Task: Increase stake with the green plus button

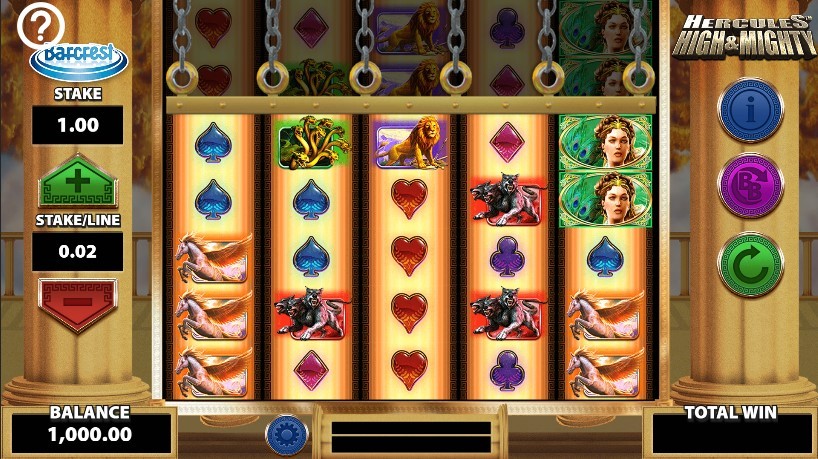Action: (x=78, y=187)
